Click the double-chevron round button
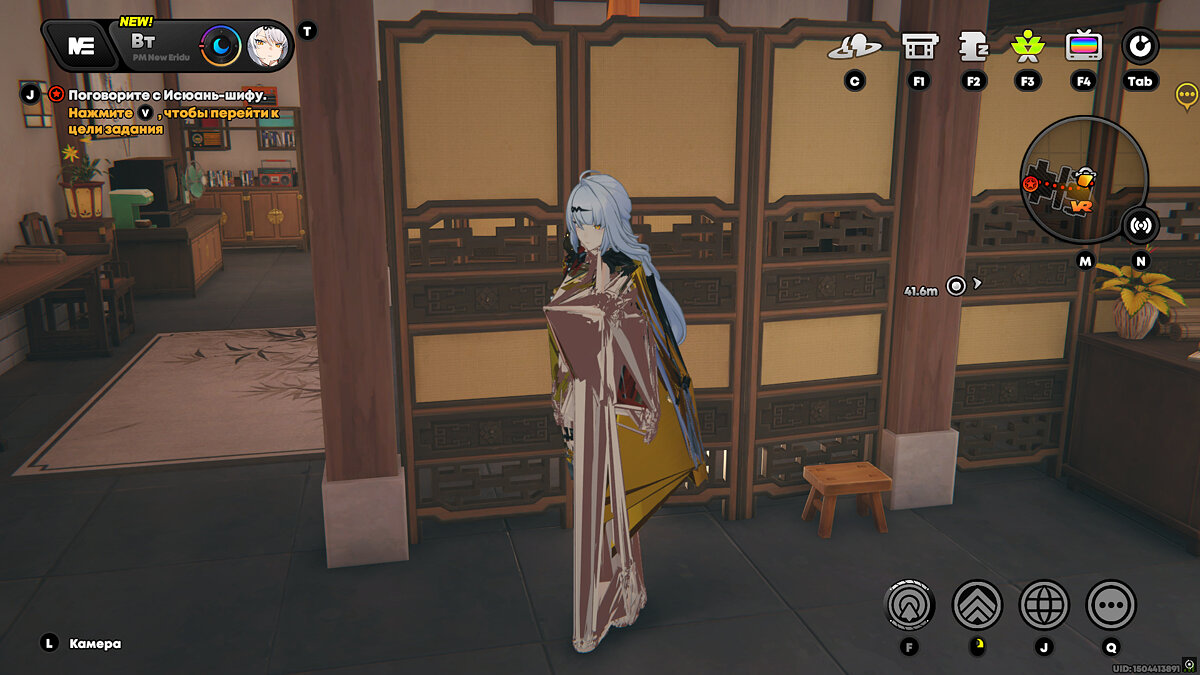The image size is (1200, 675). (977, 604)
